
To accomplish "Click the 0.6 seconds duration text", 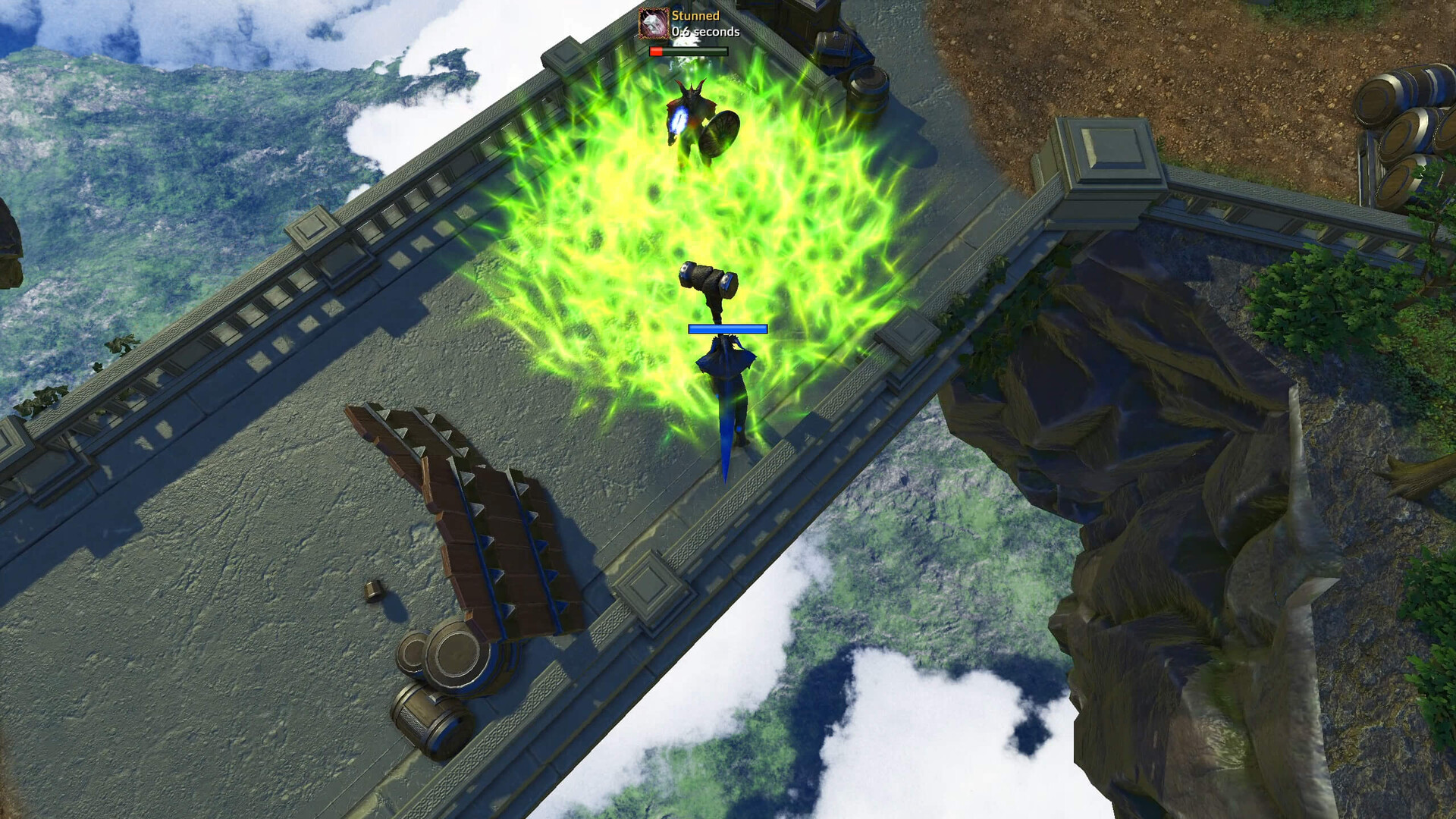I will pyautogui.click(x=705, y=32).
